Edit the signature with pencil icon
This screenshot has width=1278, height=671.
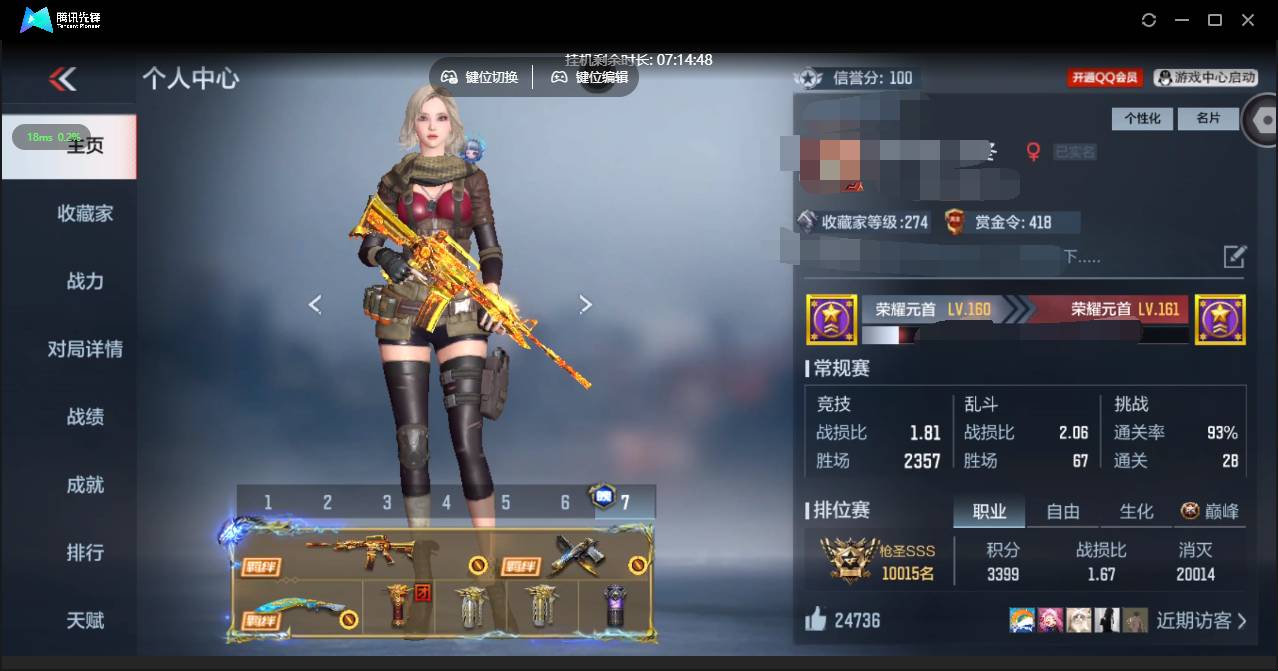(1235, 257)
